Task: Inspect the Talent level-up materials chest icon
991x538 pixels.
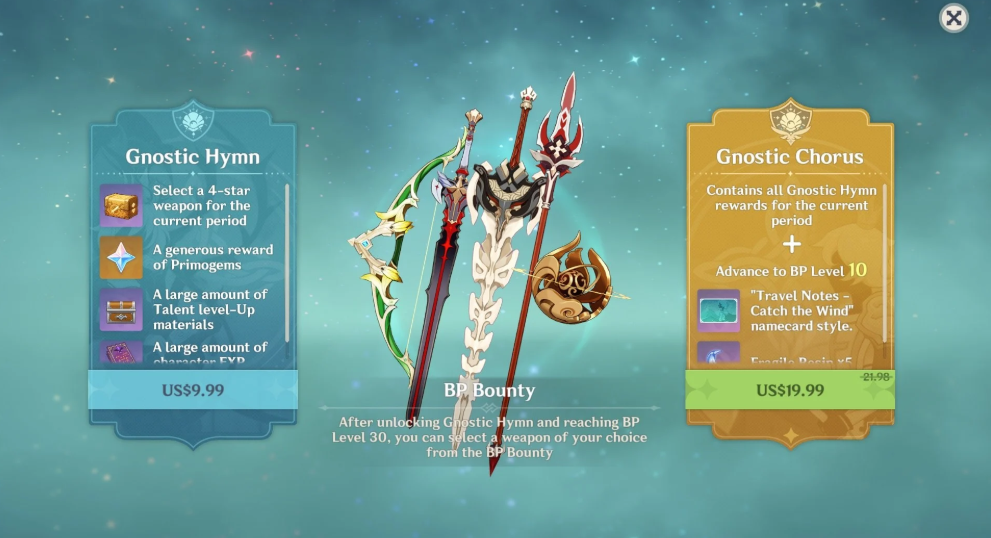Action: coord(121,309)
